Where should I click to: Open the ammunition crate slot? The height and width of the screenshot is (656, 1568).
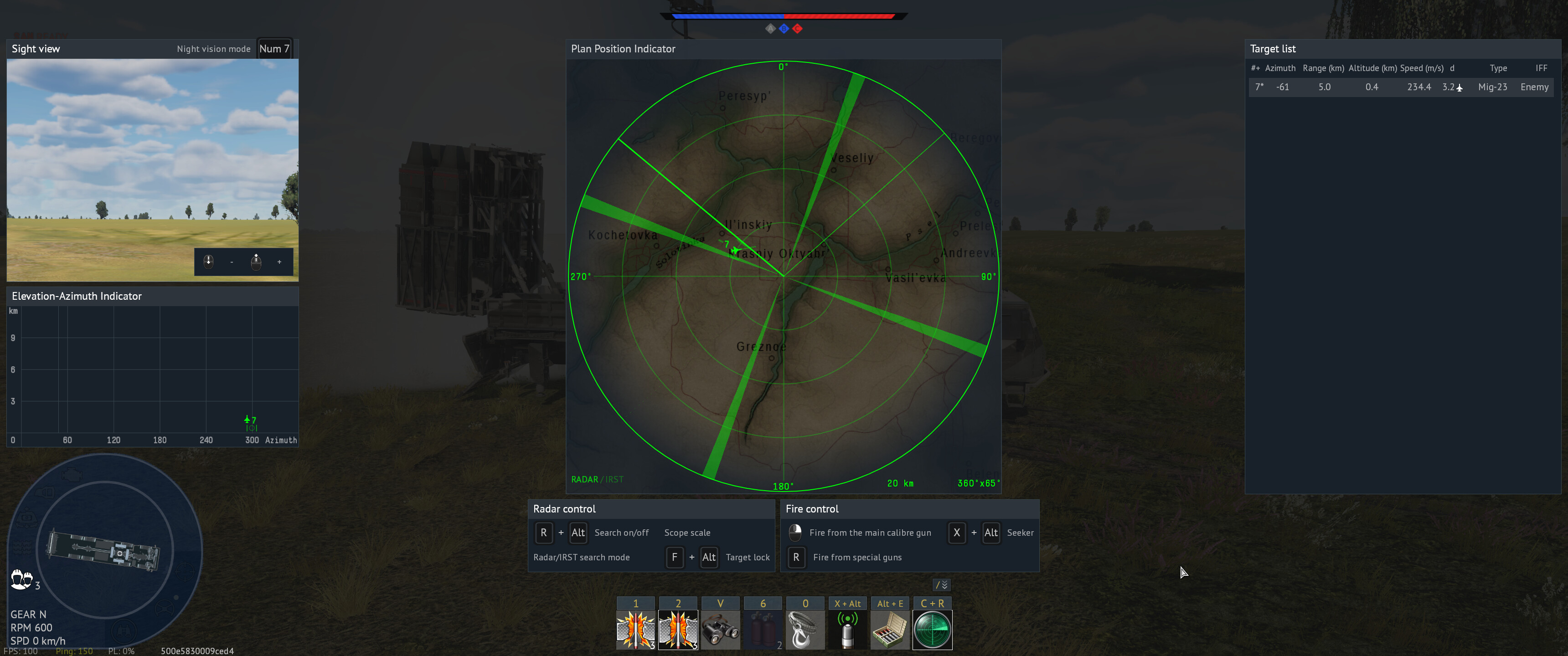(889, 629)
